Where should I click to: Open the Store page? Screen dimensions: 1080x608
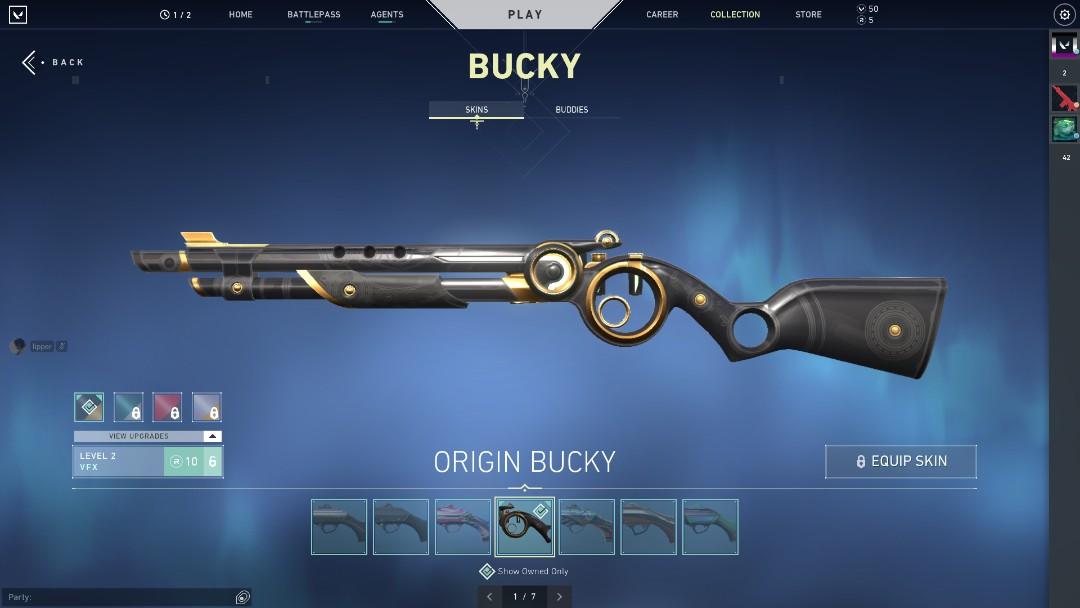point(808,15)
